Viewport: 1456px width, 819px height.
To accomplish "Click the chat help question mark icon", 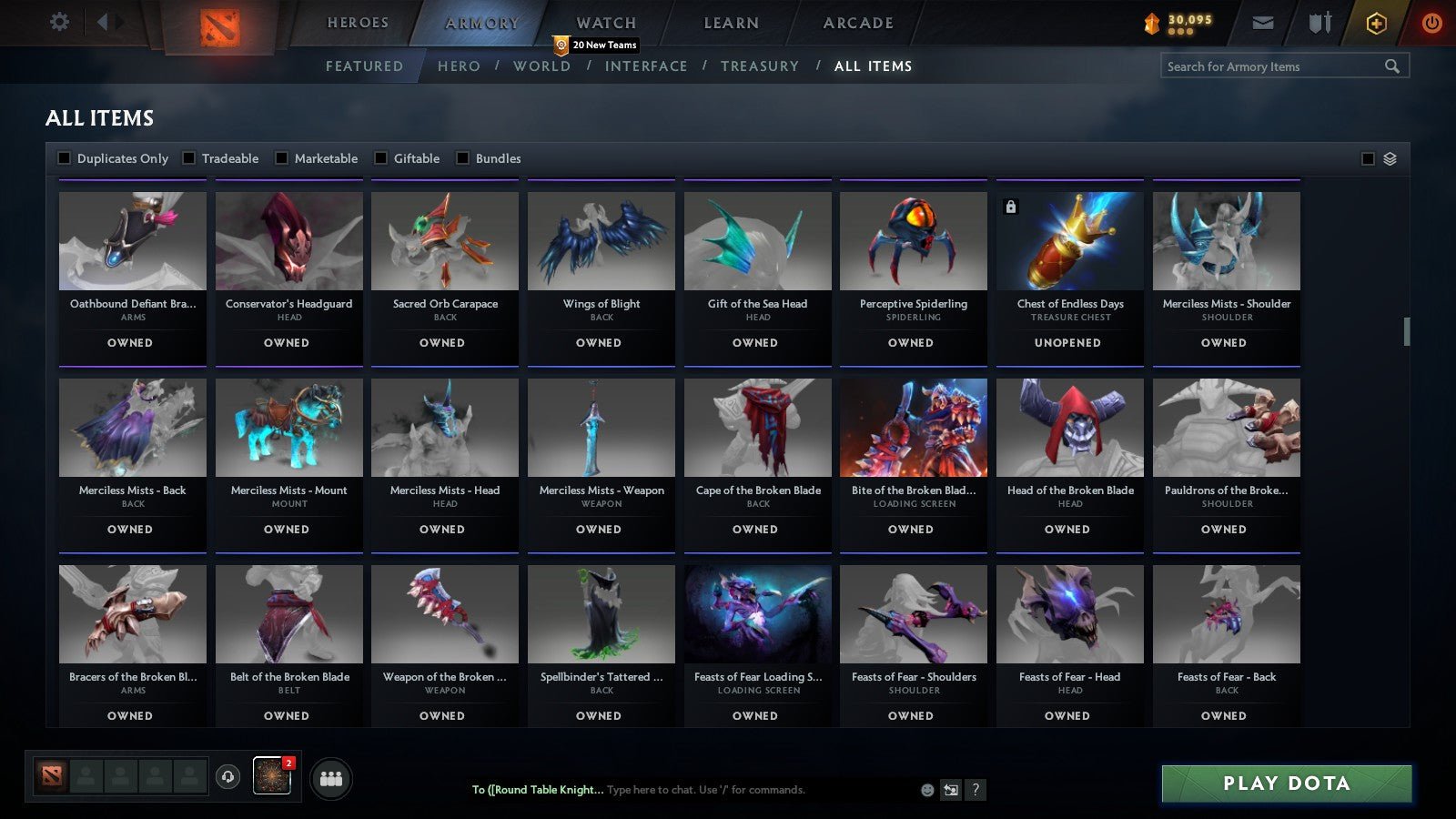I will [x=975, y=791].
